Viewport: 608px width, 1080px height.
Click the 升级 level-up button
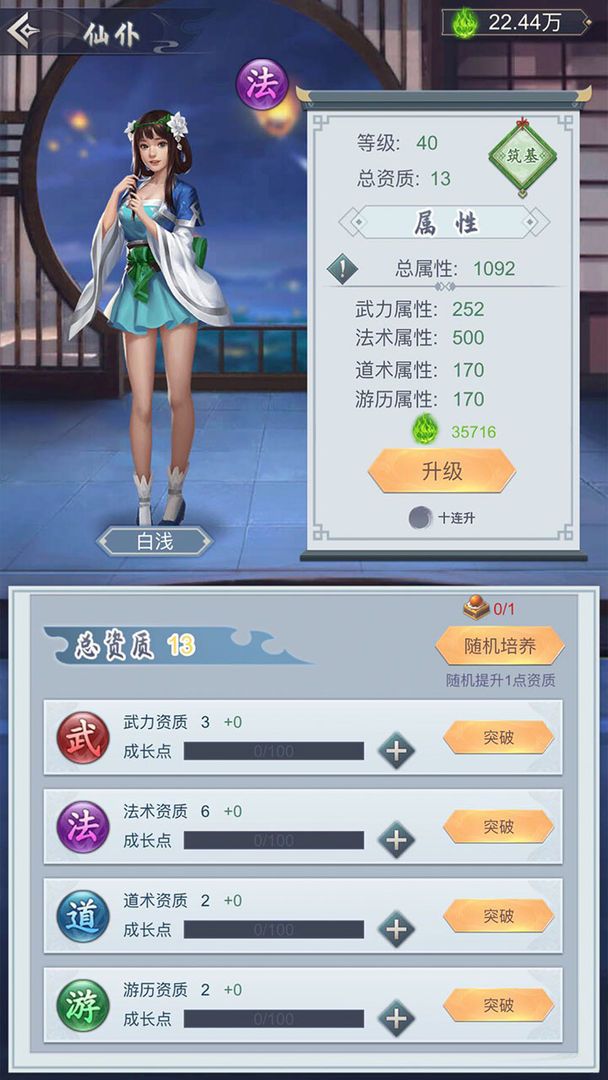(x=441, y=471)
